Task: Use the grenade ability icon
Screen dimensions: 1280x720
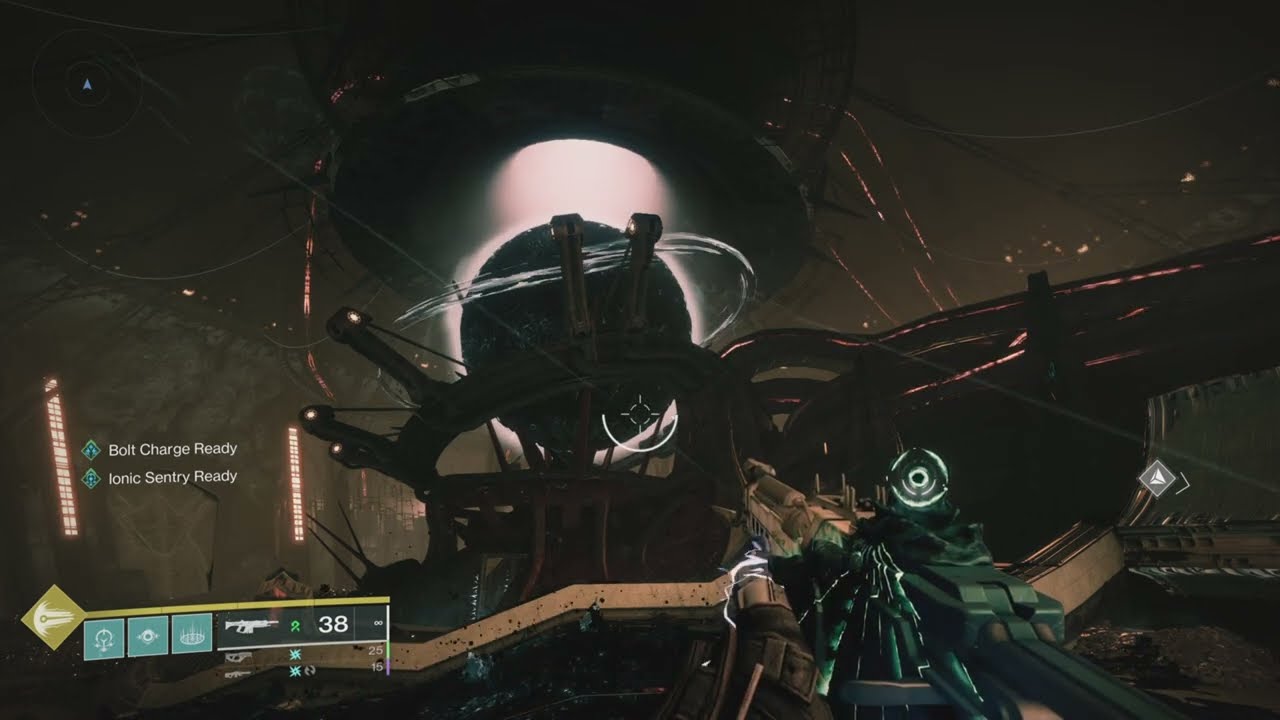Action: [104, 636]
